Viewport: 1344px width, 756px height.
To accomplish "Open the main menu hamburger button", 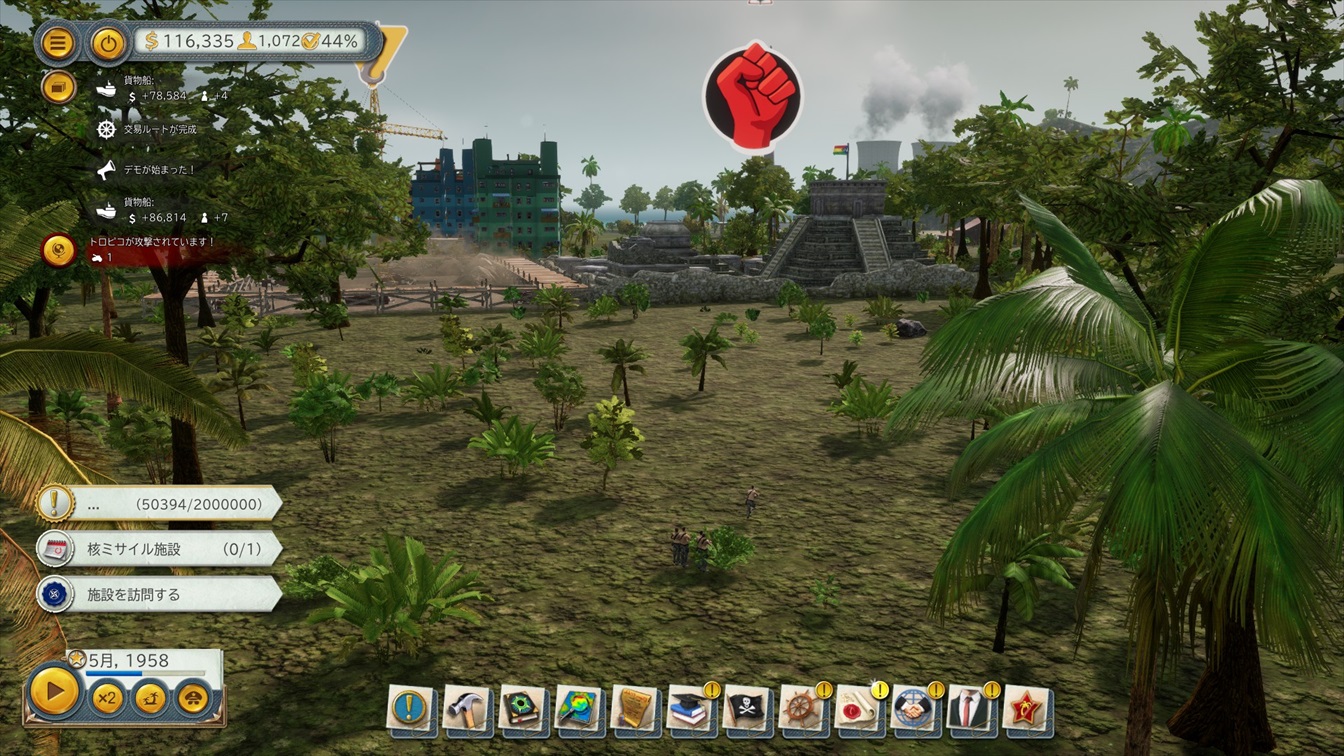I will 58,42.
